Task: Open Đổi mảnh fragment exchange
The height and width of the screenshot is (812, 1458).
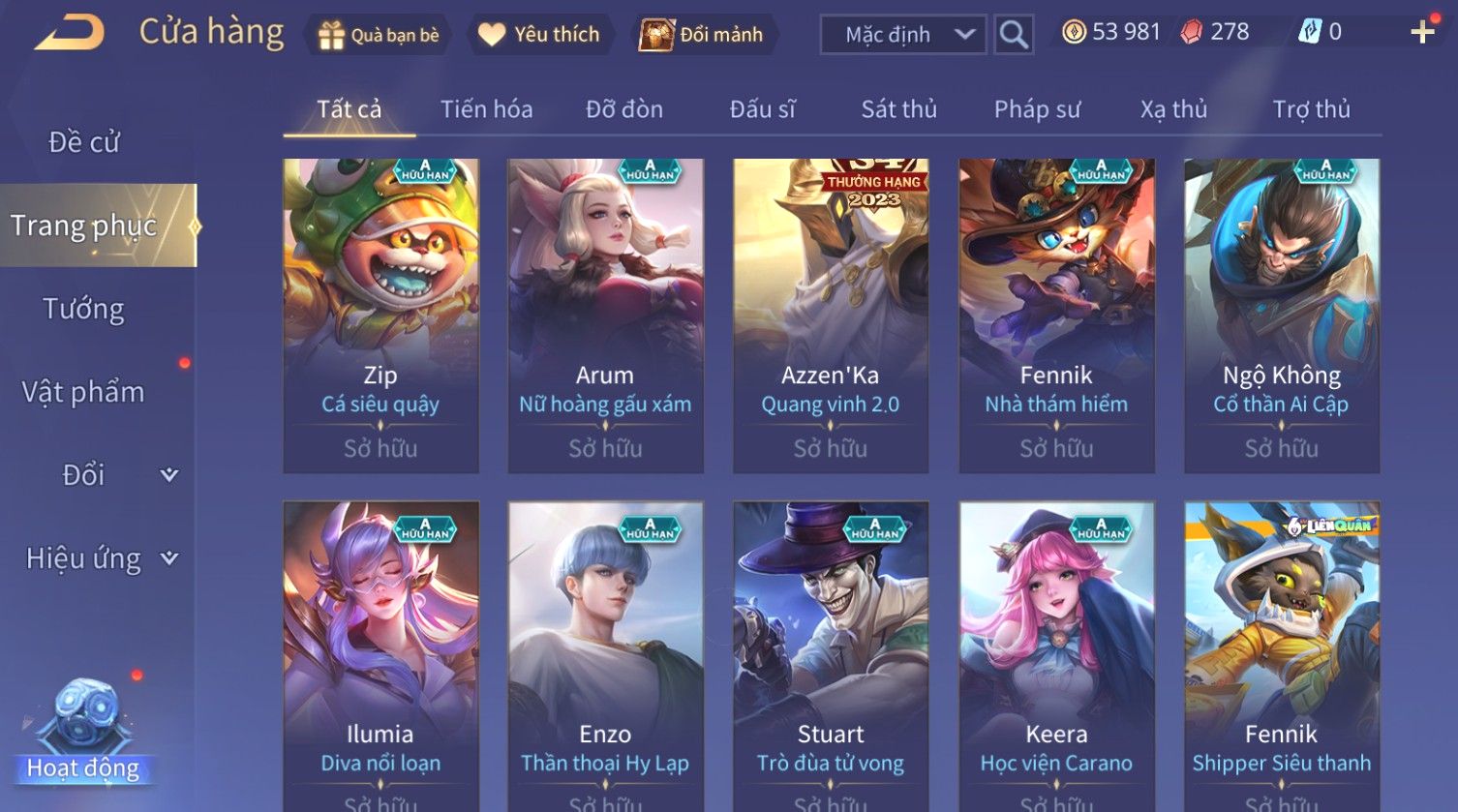Action: 702,35
